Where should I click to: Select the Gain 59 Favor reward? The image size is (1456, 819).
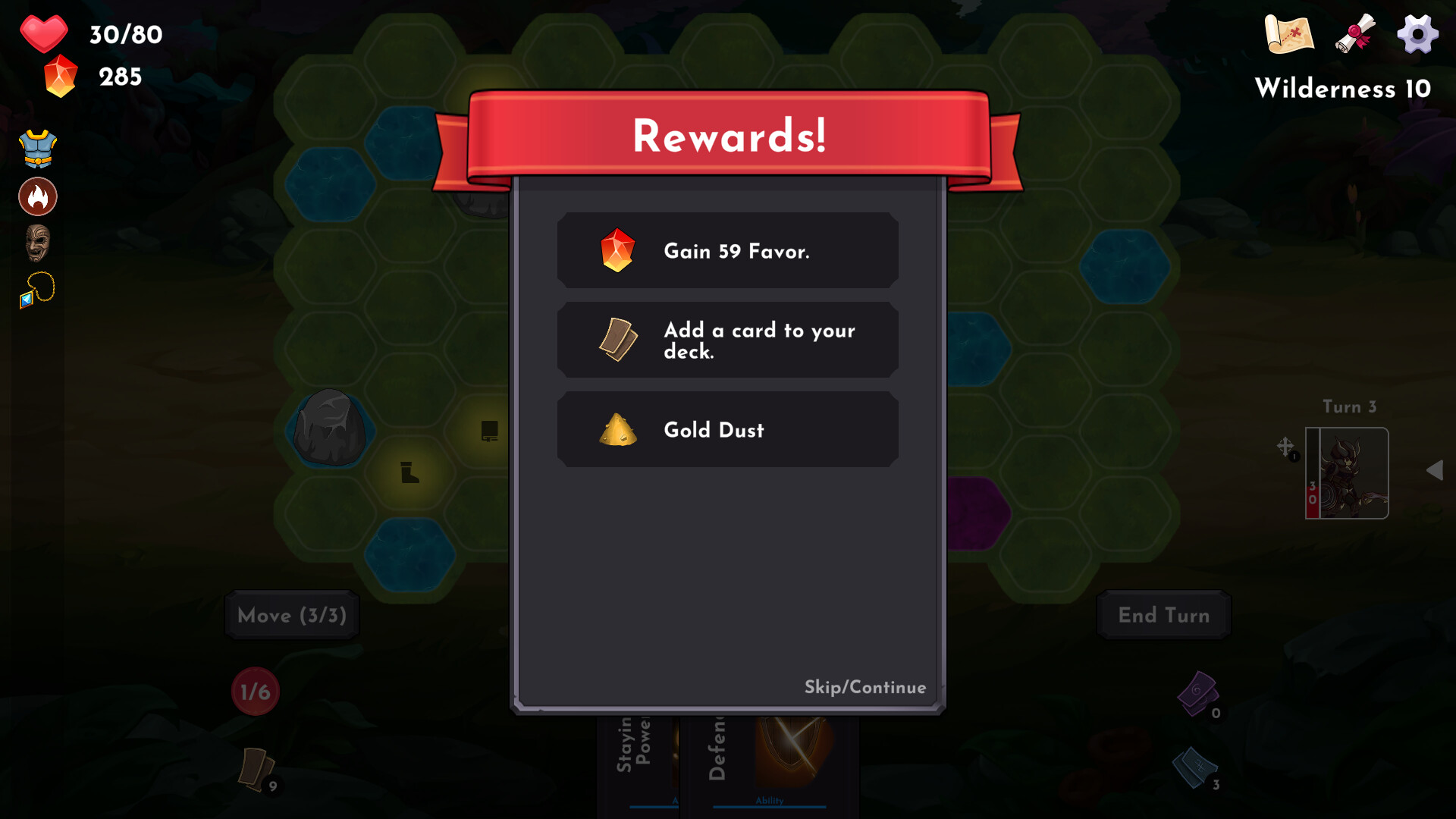727,250
